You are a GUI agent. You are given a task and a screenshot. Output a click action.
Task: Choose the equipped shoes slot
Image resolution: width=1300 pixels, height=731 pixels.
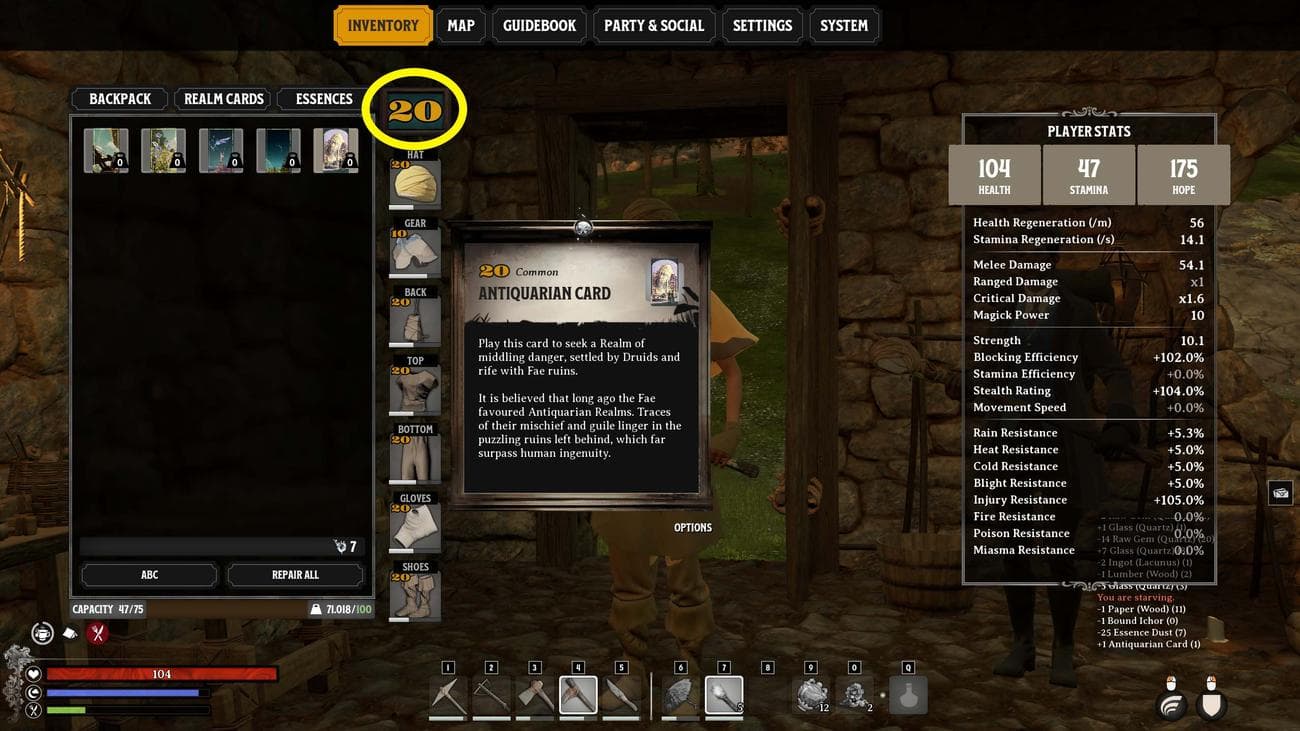coord(414,596)
